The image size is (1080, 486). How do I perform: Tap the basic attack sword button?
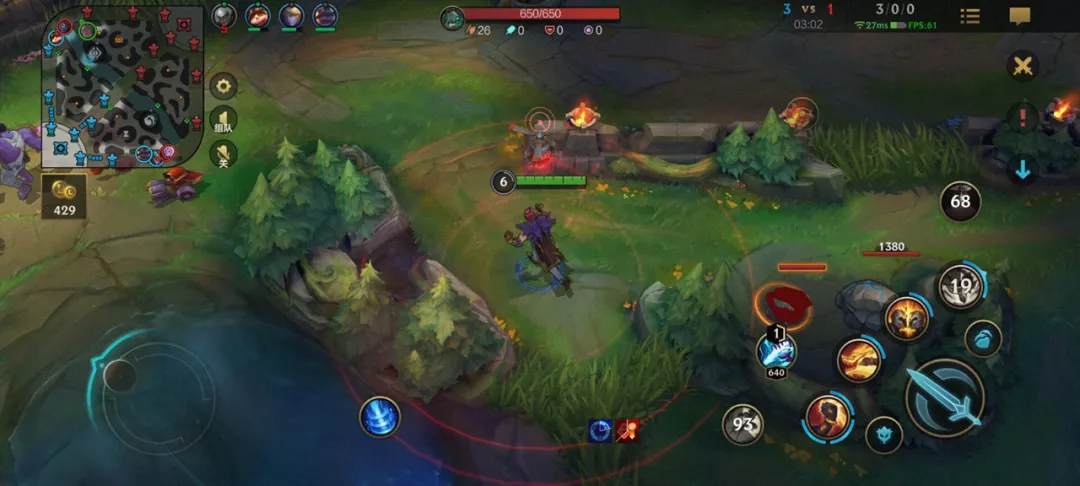coord(945,398)
